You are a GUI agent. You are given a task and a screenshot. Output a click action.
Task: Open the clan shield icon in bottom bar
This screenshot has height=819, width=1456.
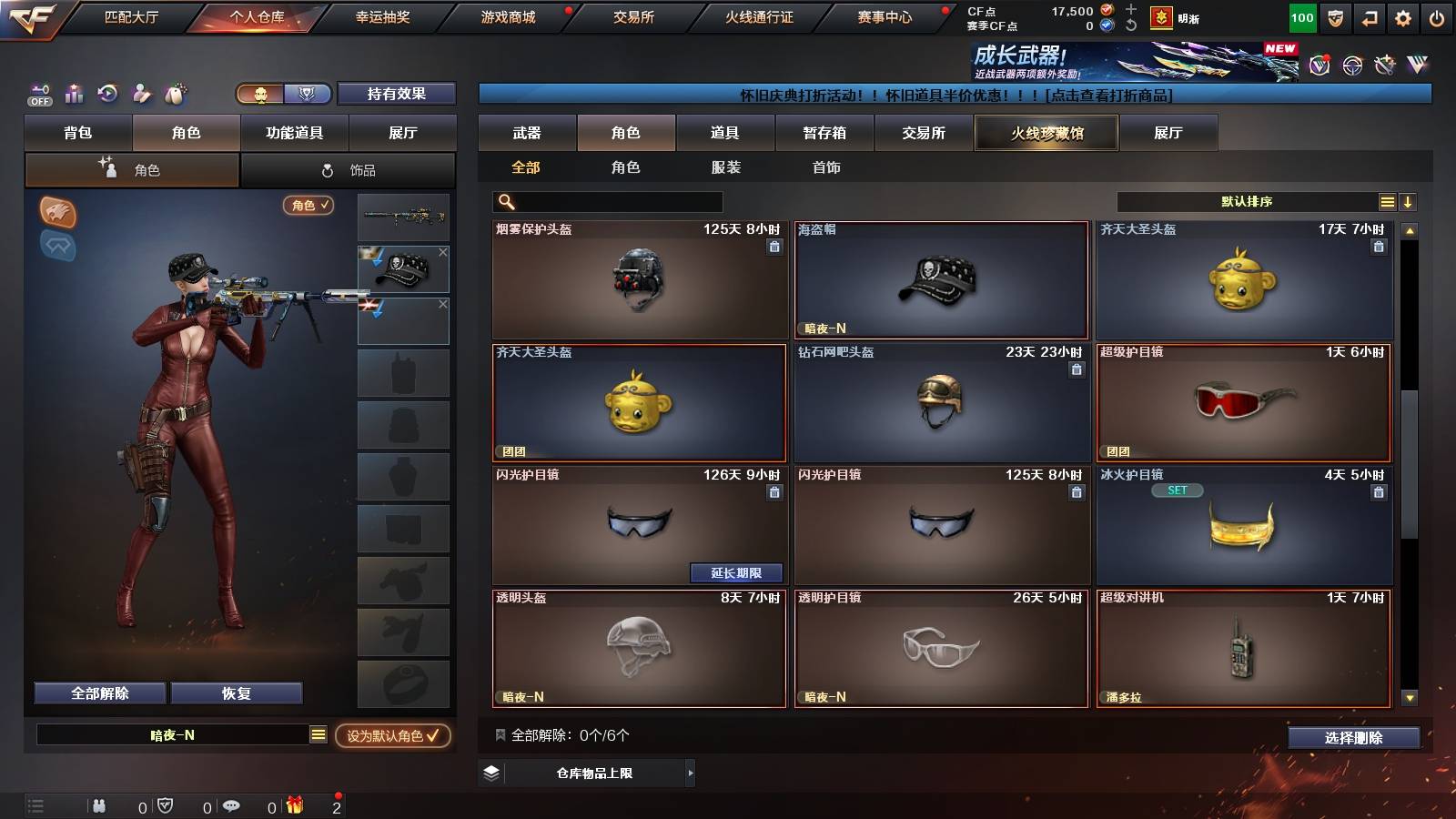tap(165, 805)
